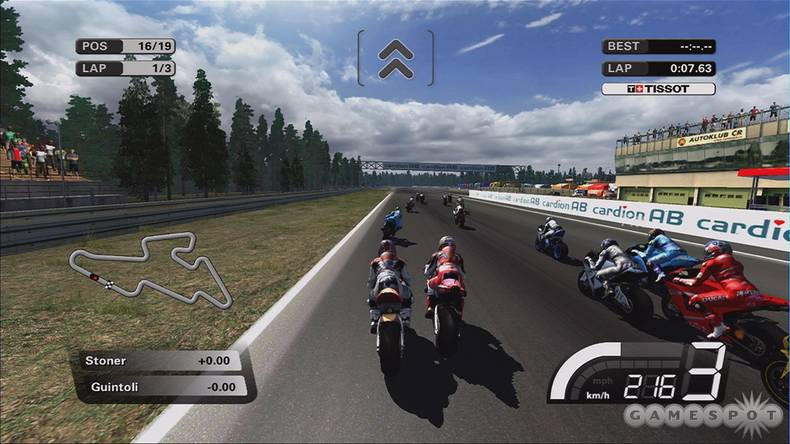Viewport: 790px width, 444px height.
Task: Select the Stoner rider gap row
Action: tap(159, 360)
